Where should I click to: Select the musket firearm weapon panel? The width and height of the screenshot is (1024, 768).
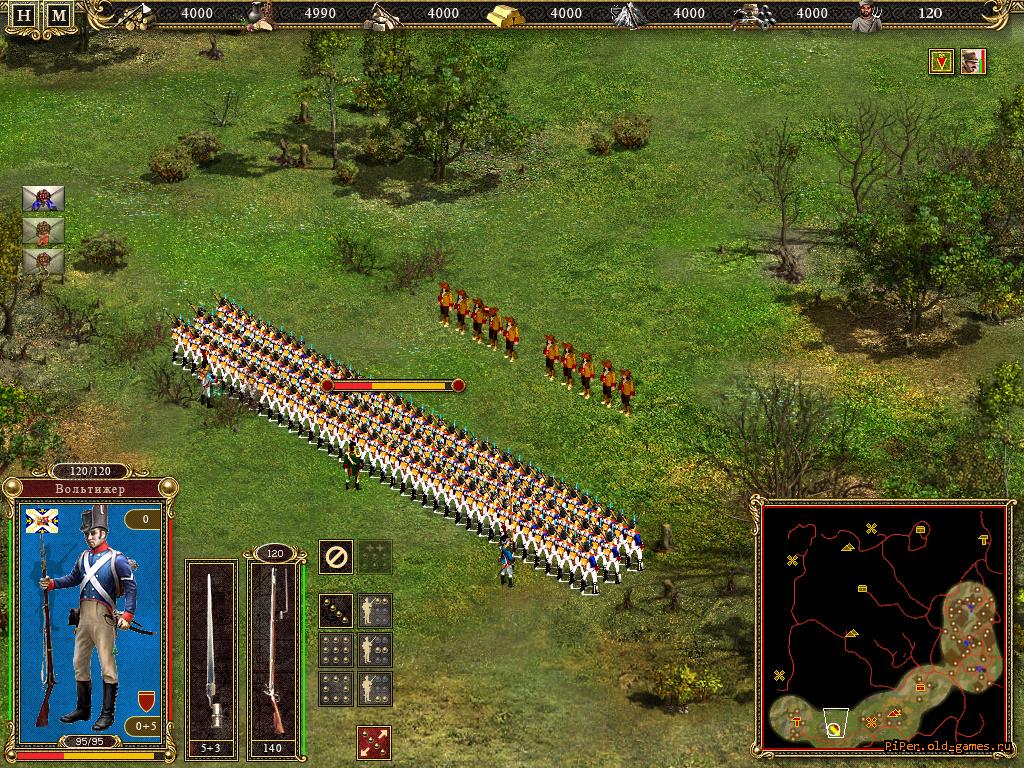pyautogui.click(x=274, y=656)
